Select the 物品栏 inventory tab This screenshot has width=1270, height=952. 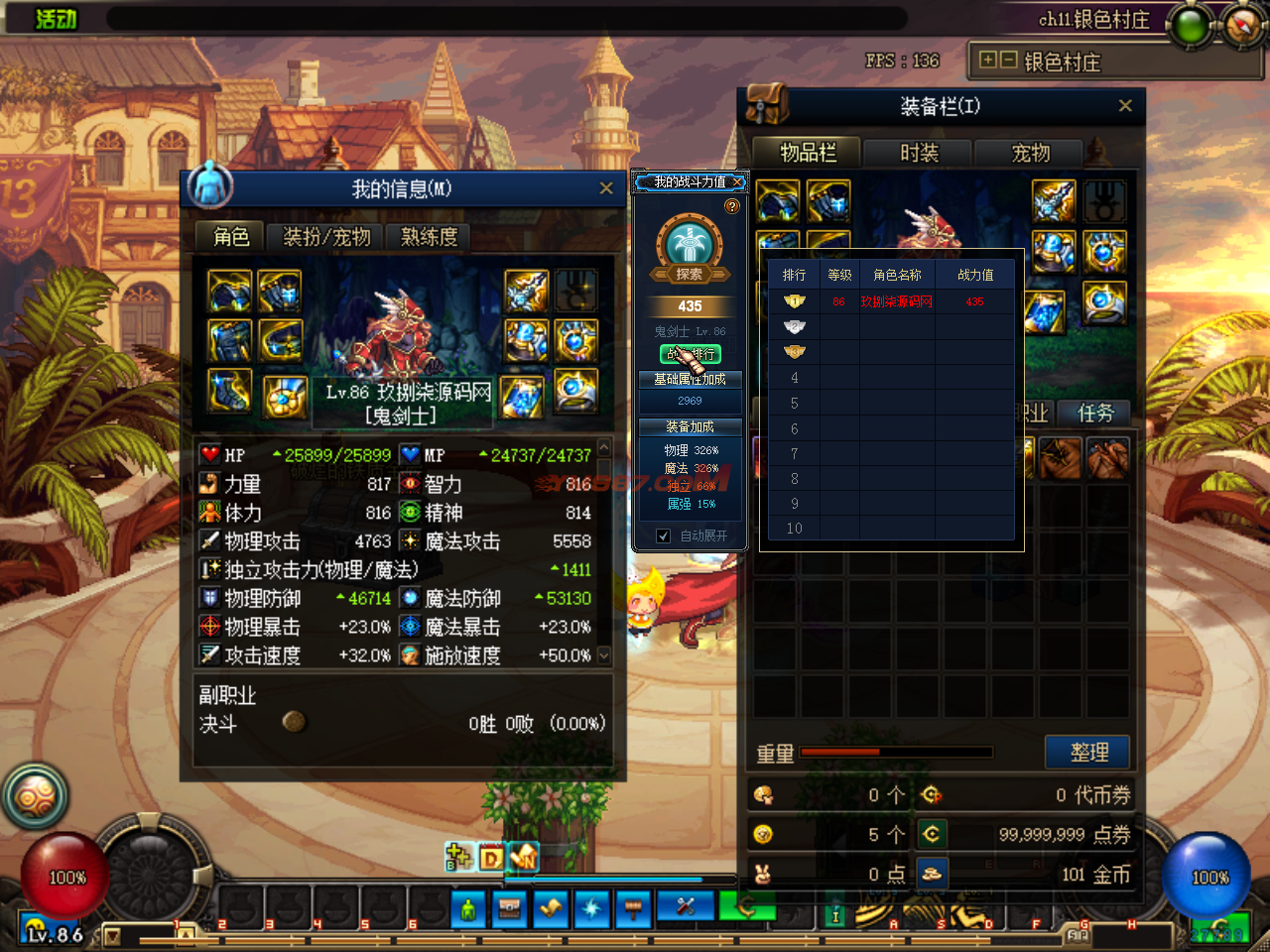click(808, 153)
